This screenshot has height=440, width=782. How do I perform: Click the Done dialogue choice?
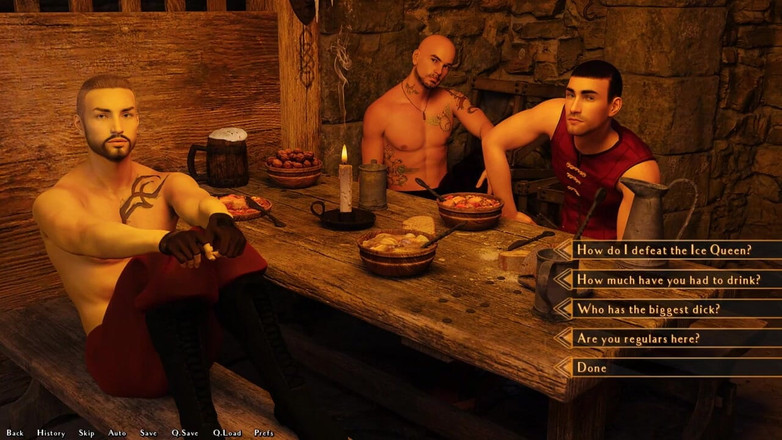click(592, 367)
